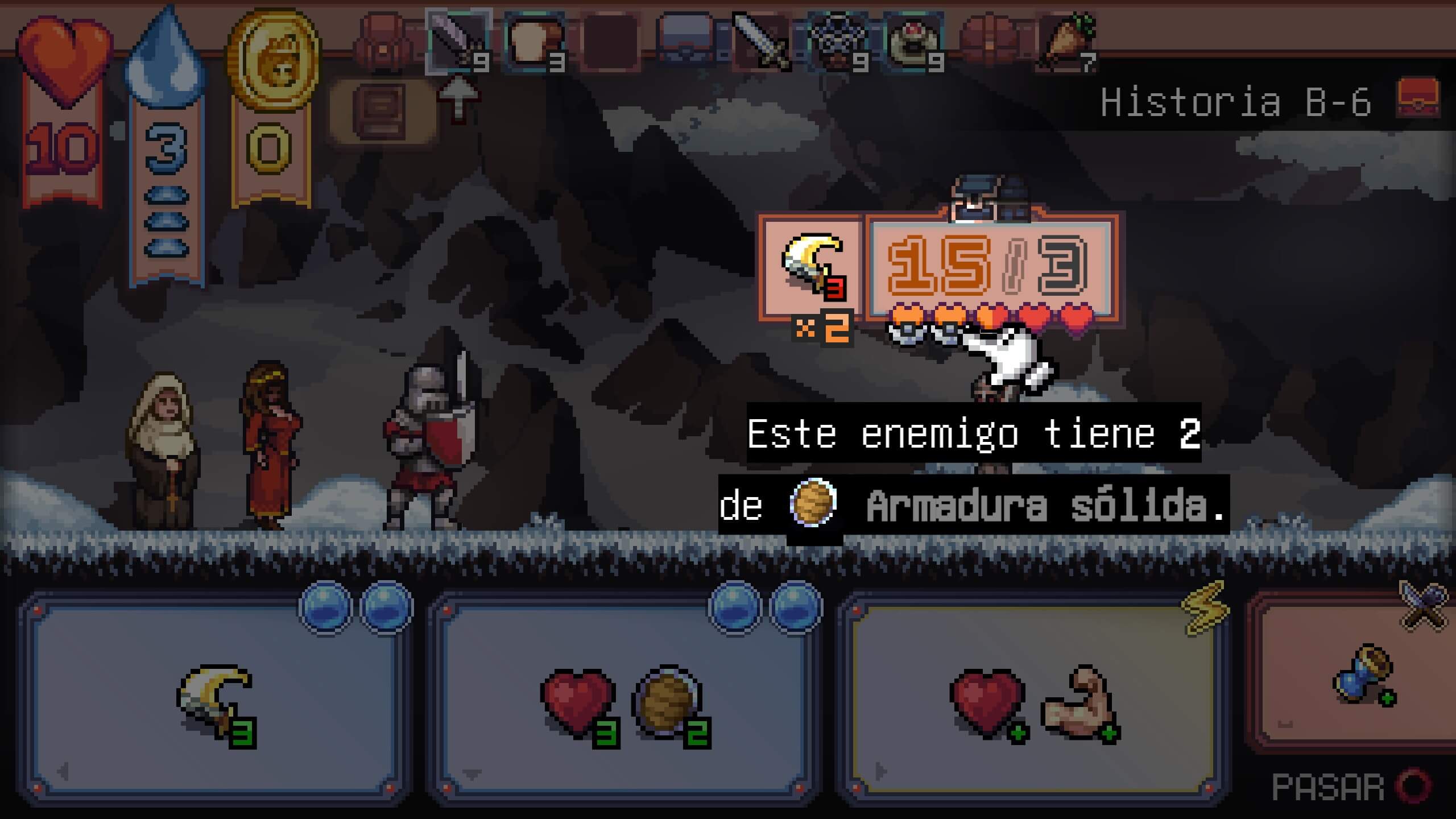Select the highlighted dark sword slot

tap(458, 42)
